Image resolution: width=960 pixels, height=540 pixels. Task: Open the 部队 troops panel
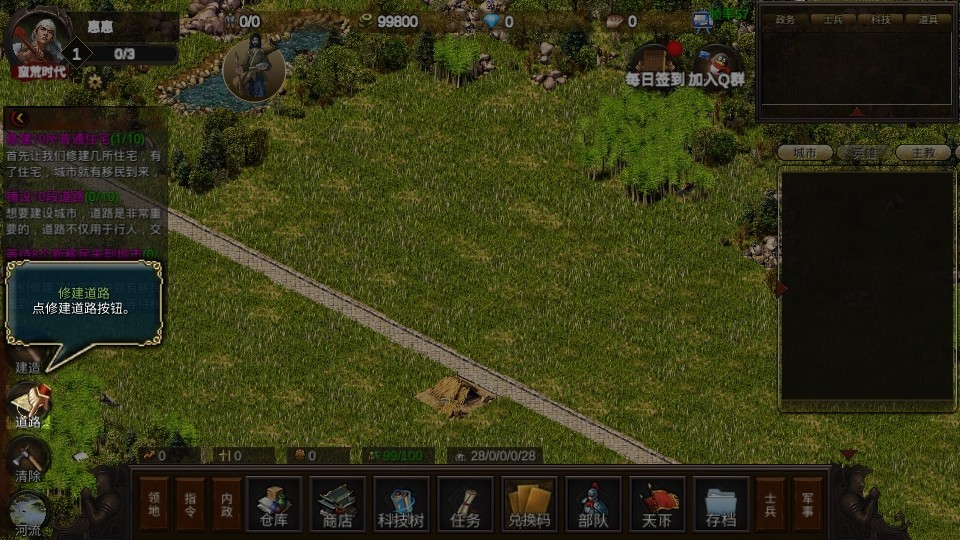point(593,504)
